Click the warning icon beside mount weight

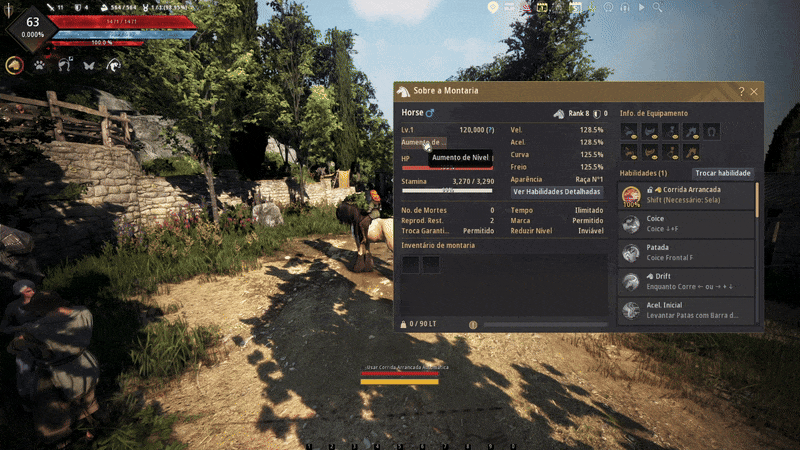point(472,324)
